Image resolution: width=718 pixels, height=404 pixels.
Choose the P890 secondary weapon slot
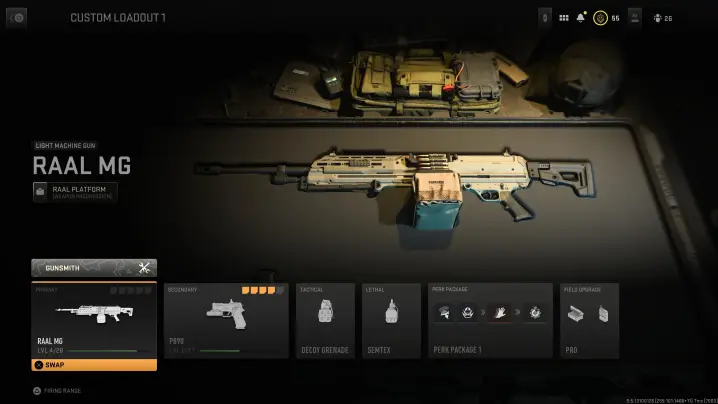tap(224, 320)
